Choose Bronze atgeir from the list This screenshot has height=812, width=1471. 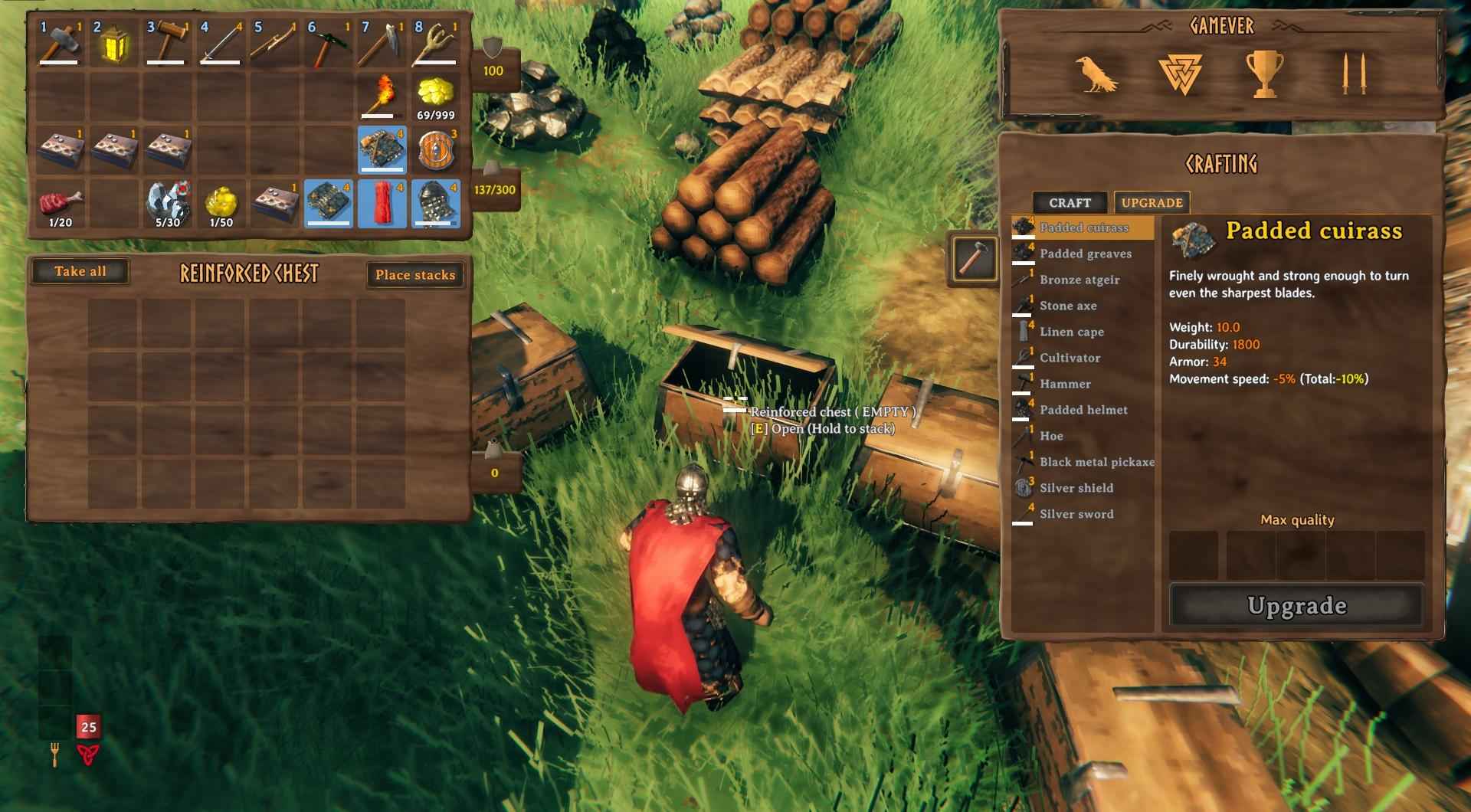click(1079, 280)
